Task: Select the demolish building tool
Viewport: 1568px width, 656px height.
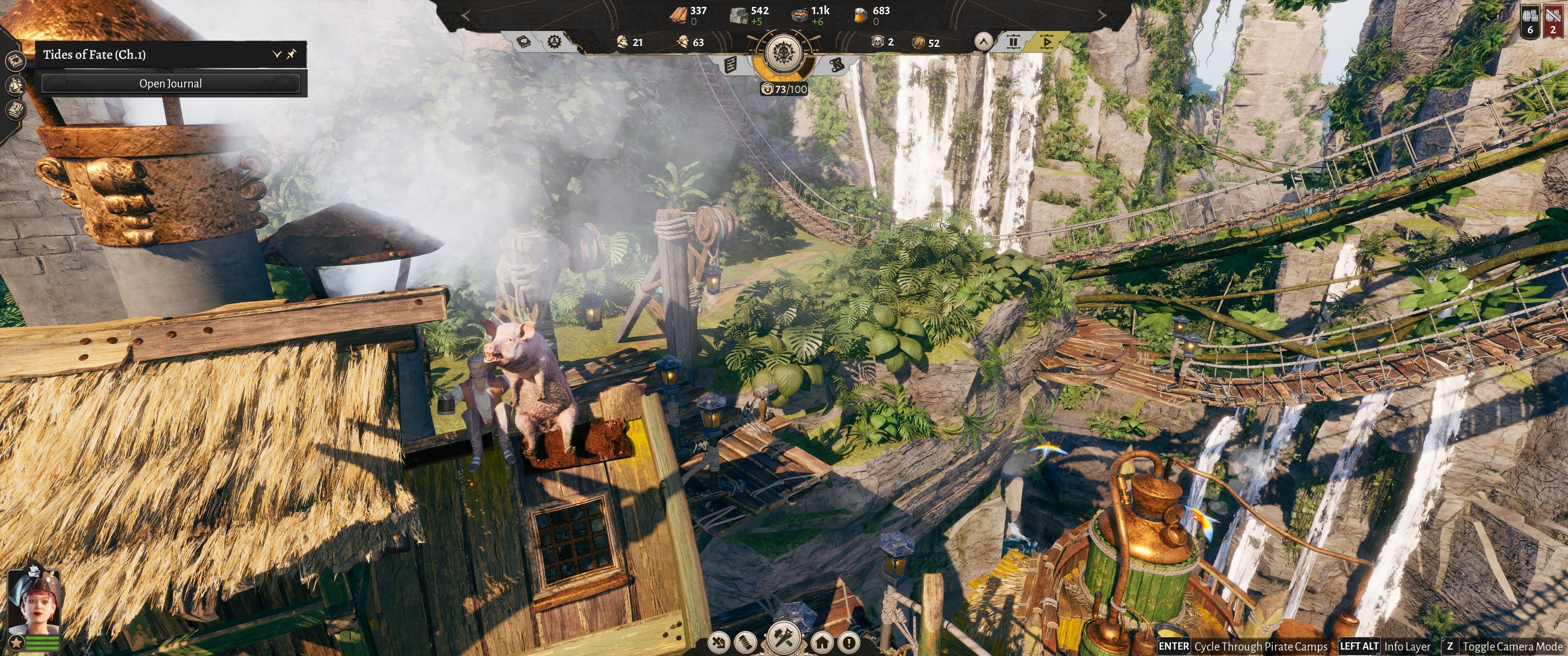Action: point(719,641)
